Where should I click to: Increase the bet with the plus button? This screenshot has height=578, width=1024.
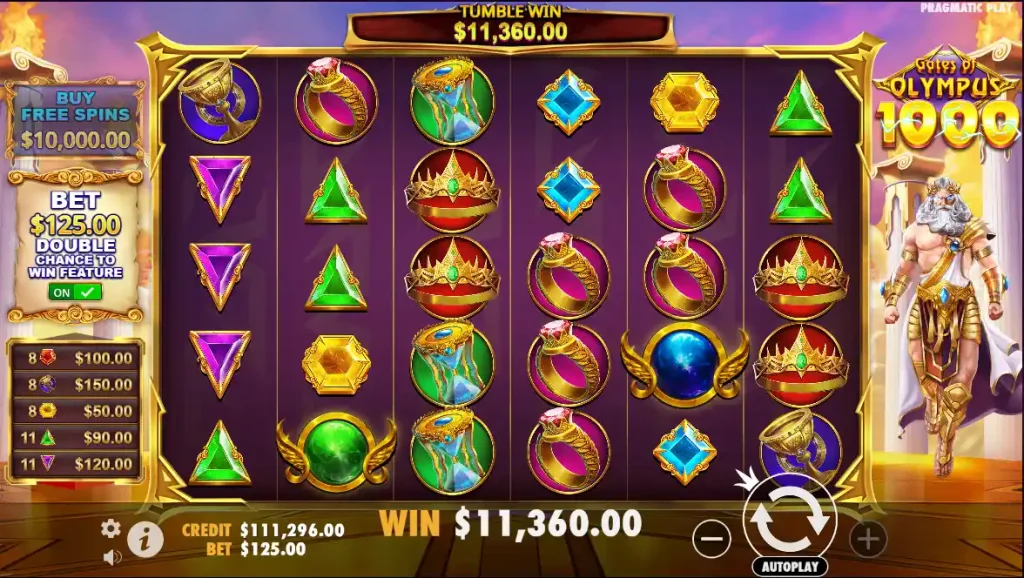pyautogui.click(x=867, y=540)
